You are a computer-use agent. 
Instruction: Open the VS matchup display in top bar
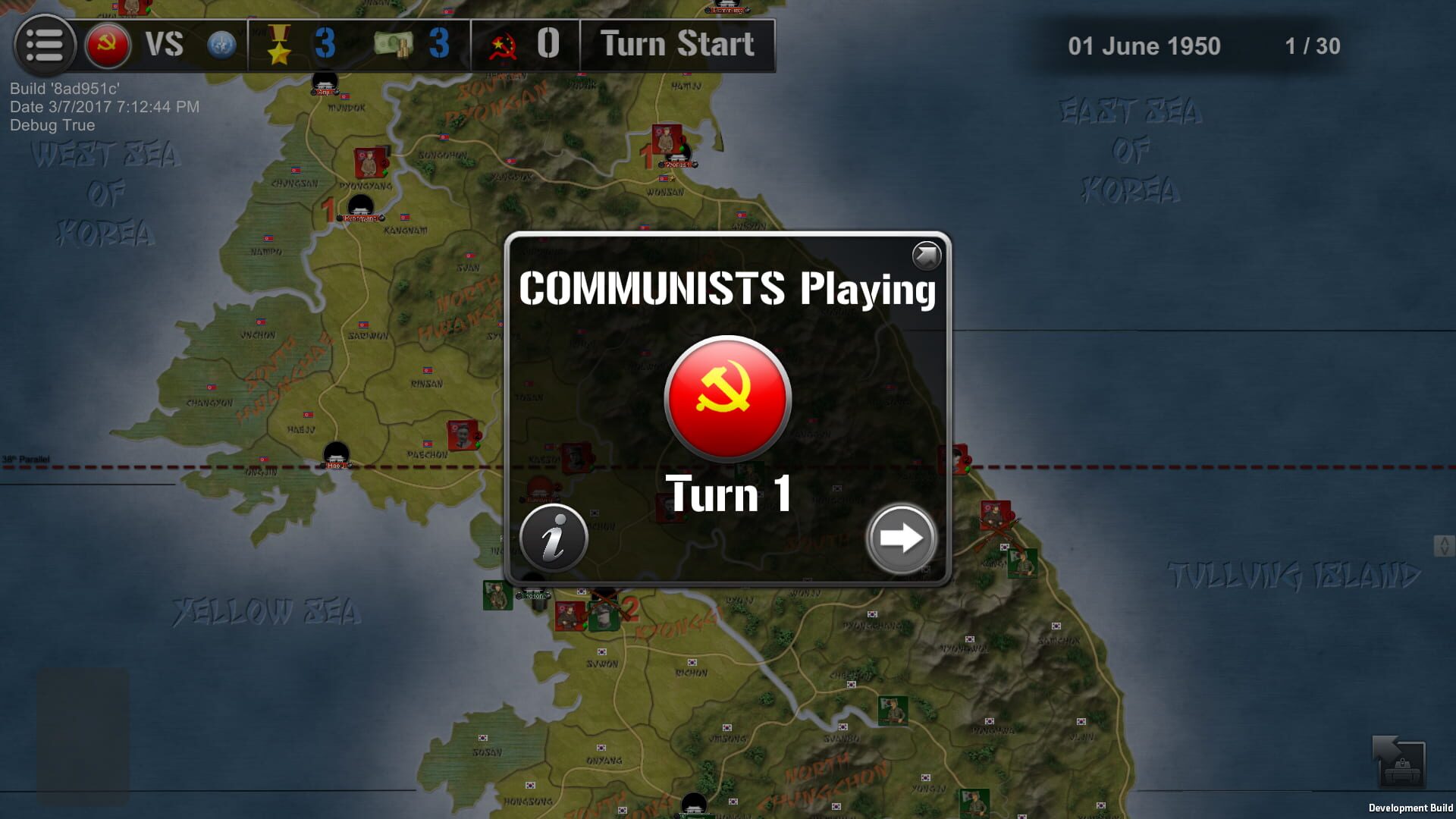163,43
